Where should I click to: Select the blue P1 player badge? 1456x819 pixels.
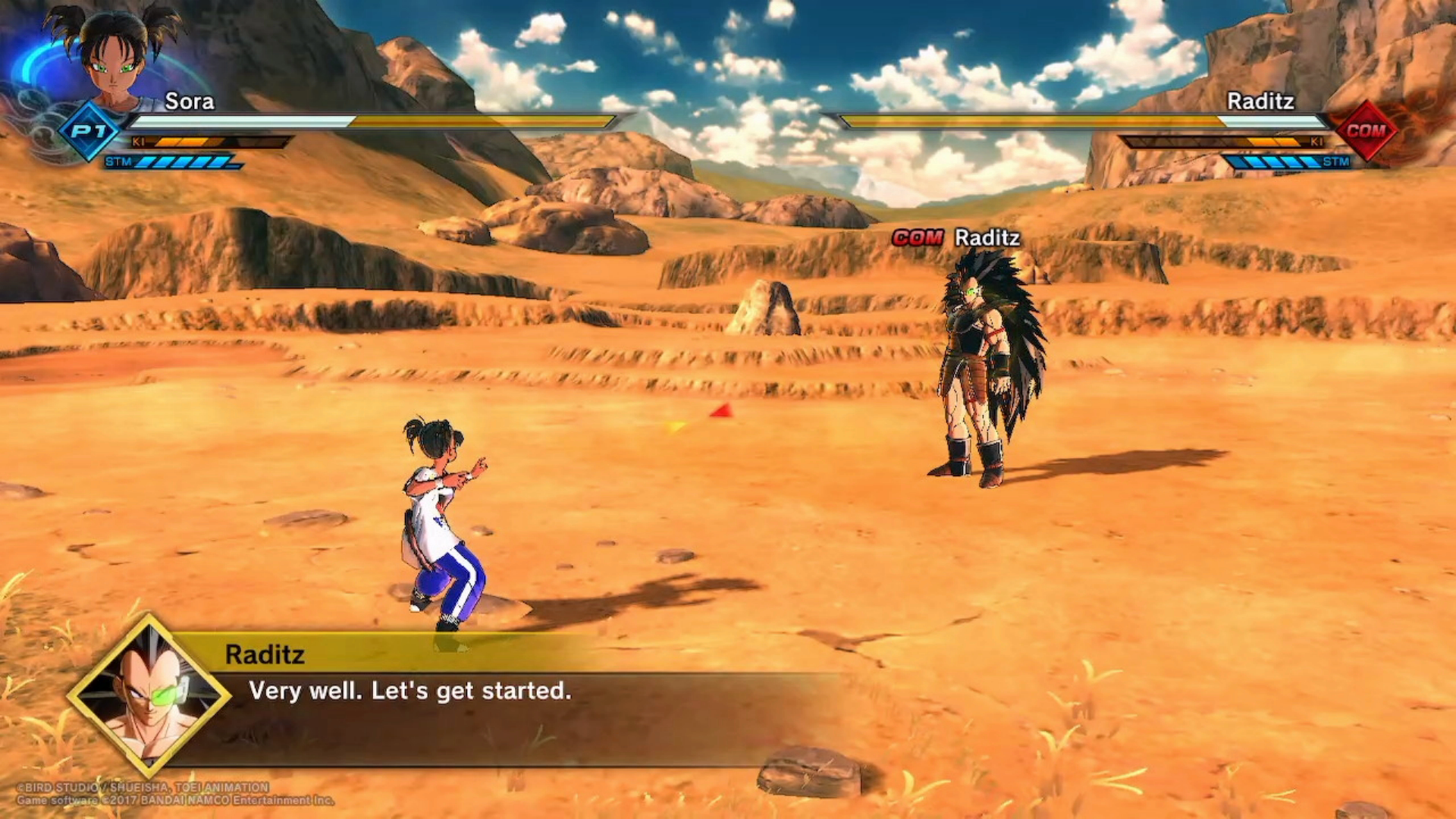pyautogui.click(x=89, y=131)
